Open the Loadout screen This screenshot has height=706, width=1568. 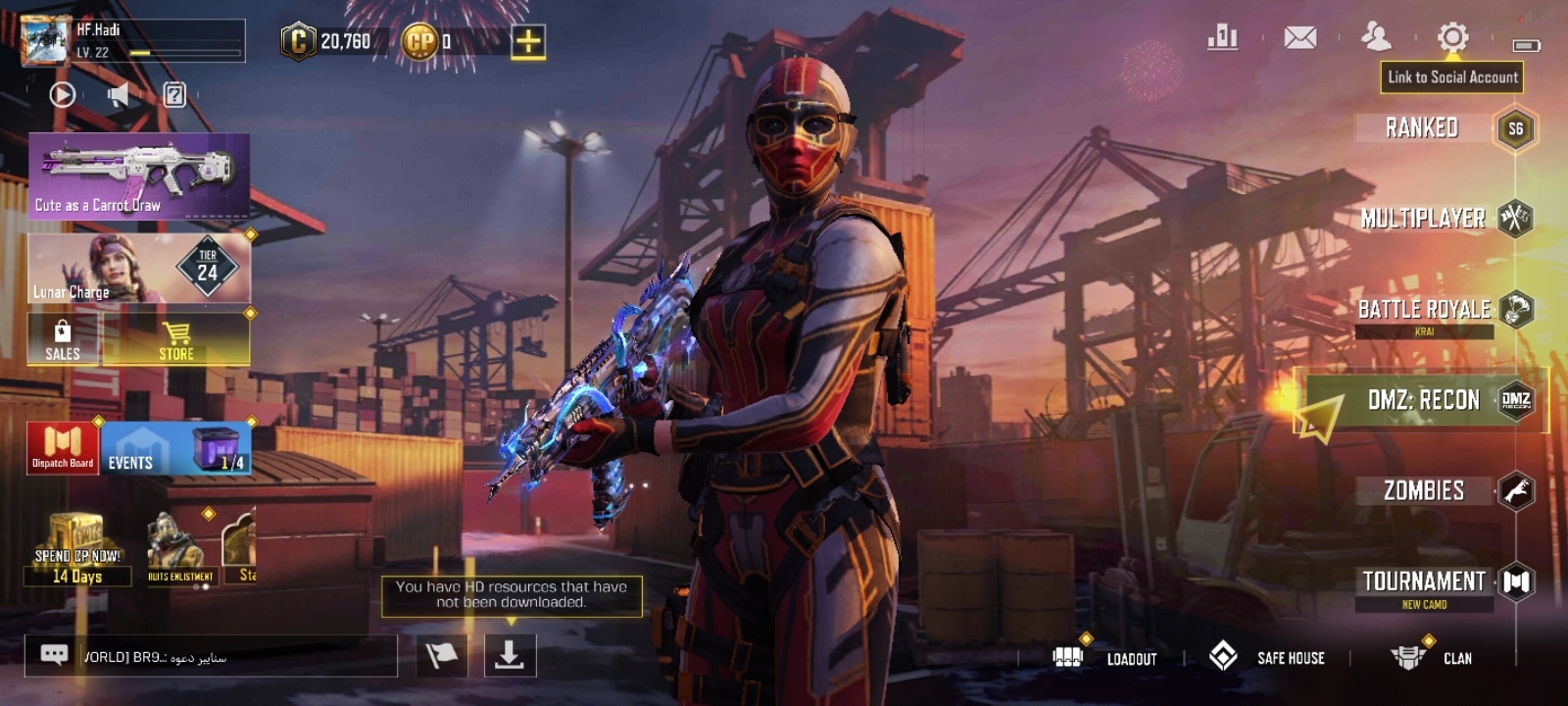1105,658
